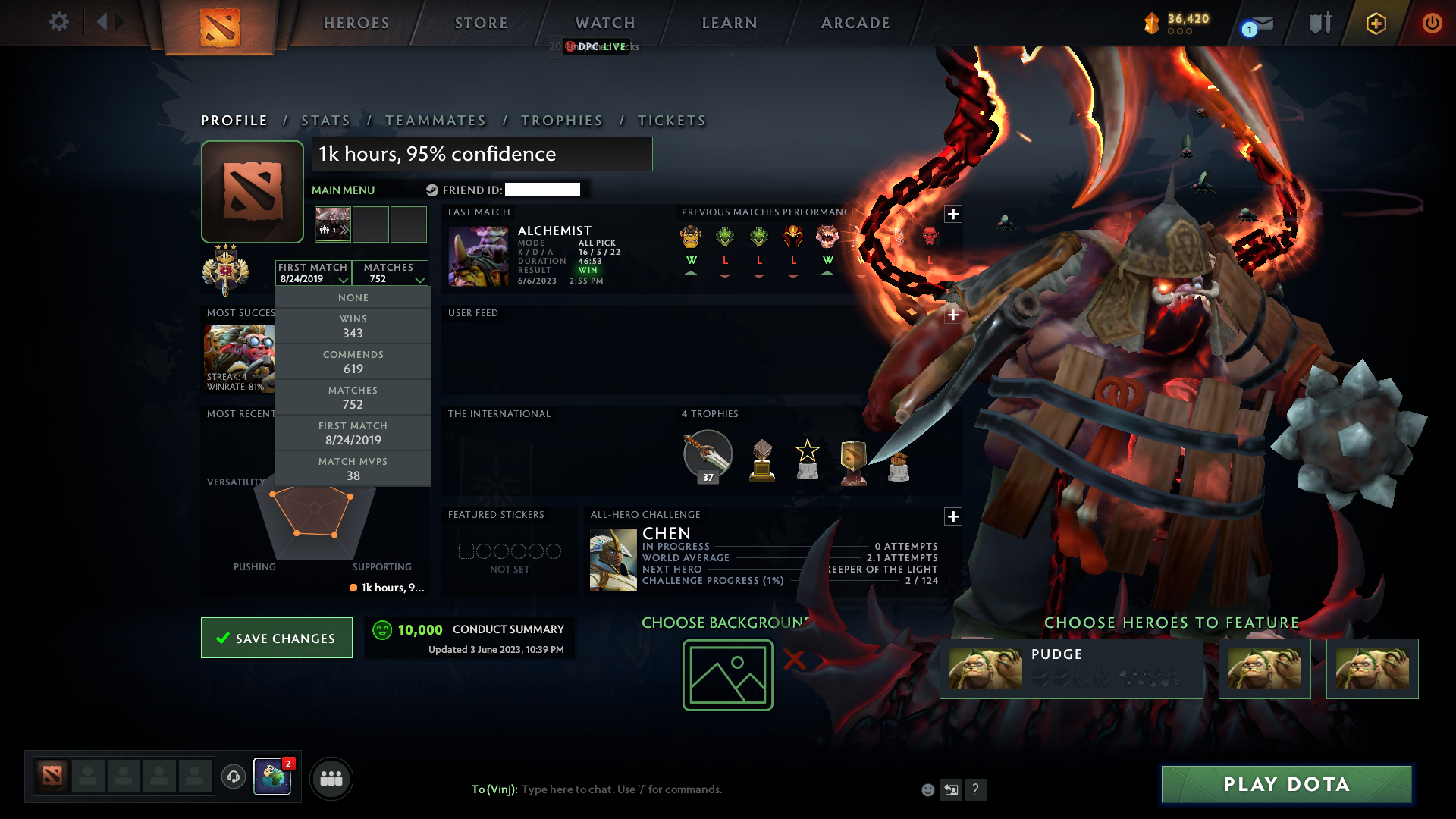Viewport: 1456px width, 819px height.
Task: Click the red X to remove background
Action: tap(796, 660)
